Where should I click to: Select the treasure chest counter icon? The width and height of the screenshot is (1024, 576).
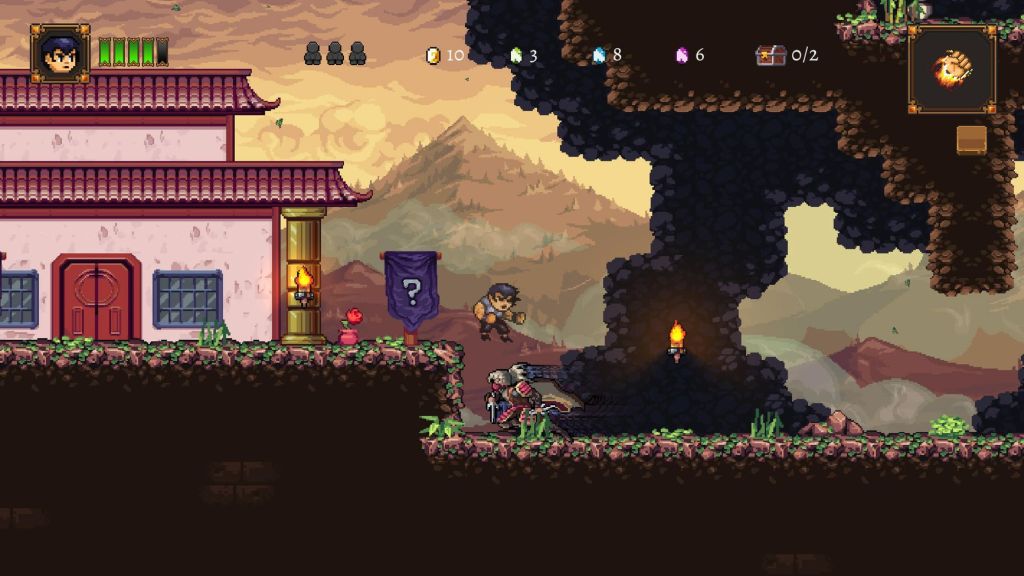(771, 55)
